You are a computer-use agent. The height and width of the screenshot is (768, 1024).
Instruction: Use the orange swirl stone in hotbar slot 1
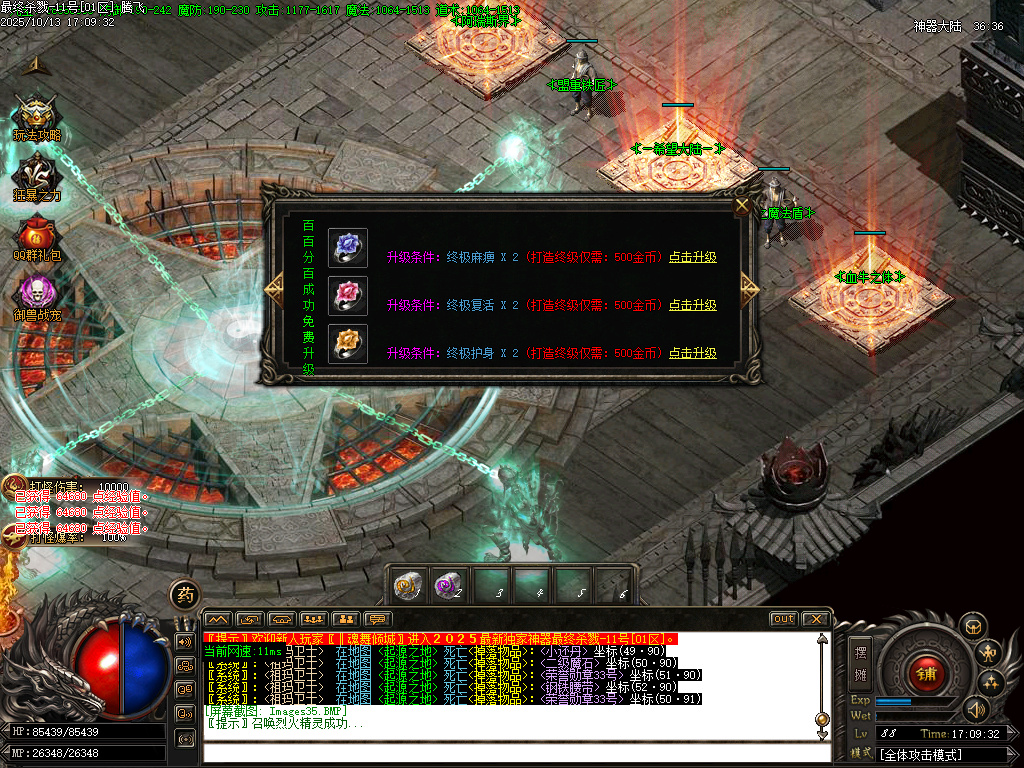(406, 586)
